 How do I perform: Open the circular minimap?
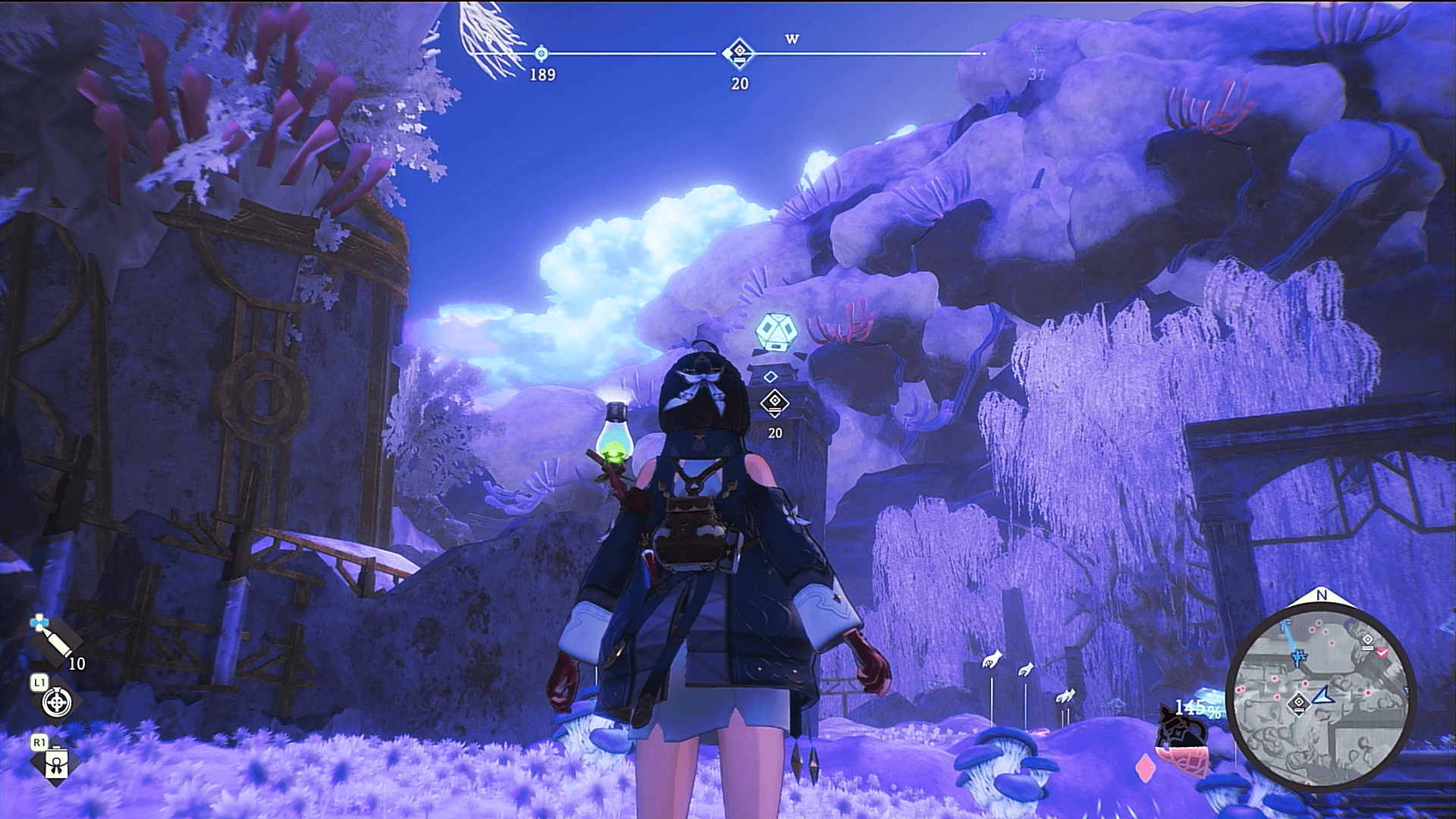tap(1320, 698)
